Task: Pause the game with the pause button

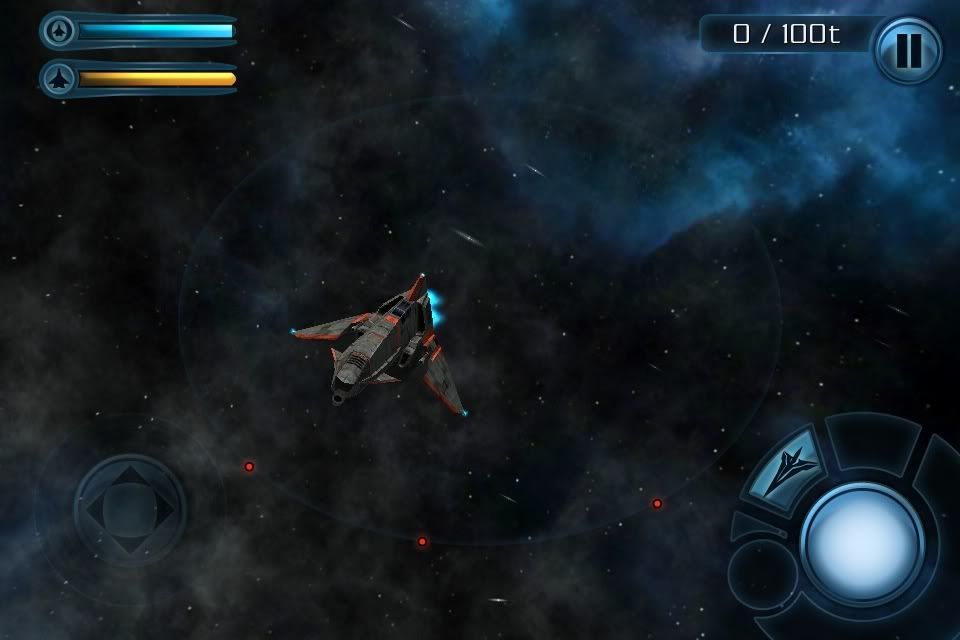Action: (908, 50)
